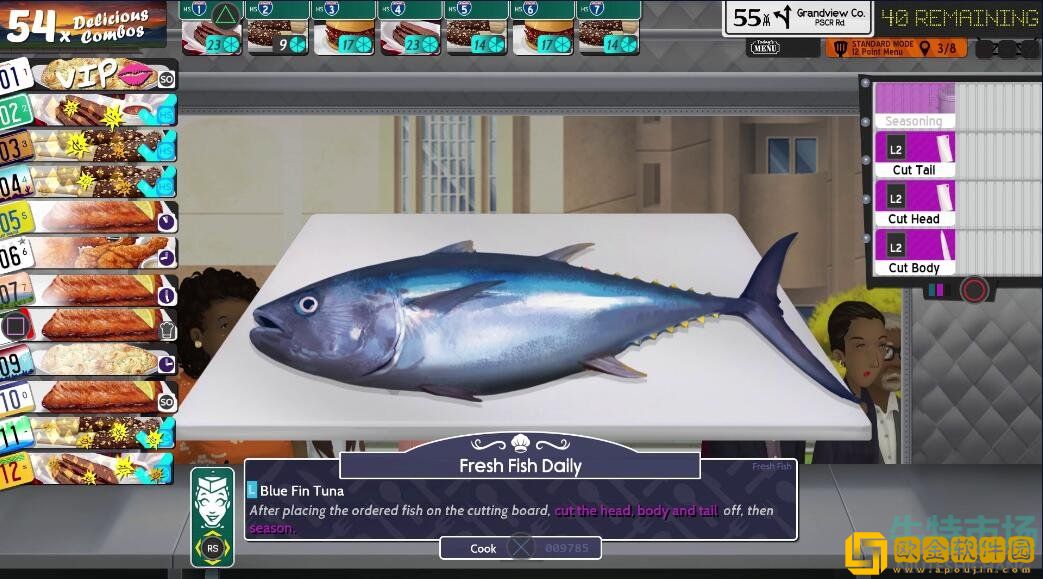The image size is (1043, 579).
Task: Choose the Seasoning step
Action: tap(914, 106)
